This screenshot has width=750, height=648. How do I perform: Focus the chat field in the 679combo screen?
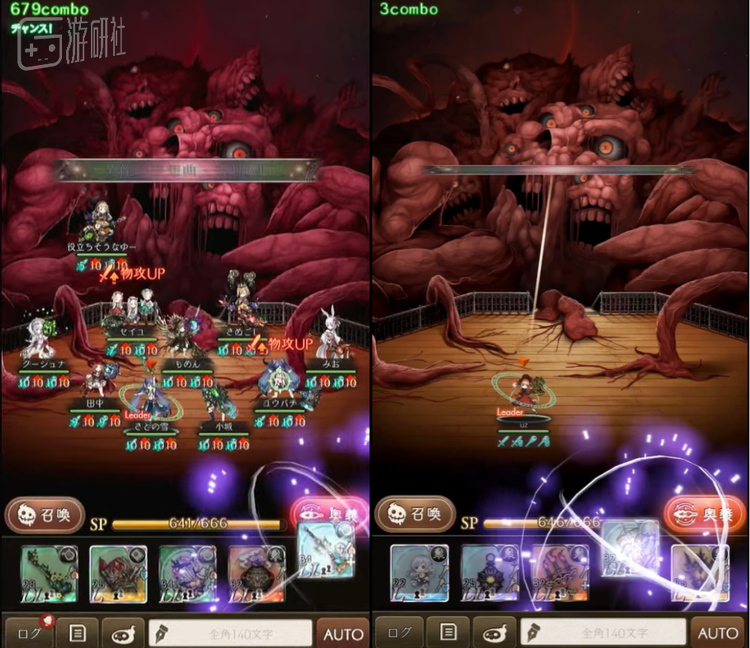point(230,632)
